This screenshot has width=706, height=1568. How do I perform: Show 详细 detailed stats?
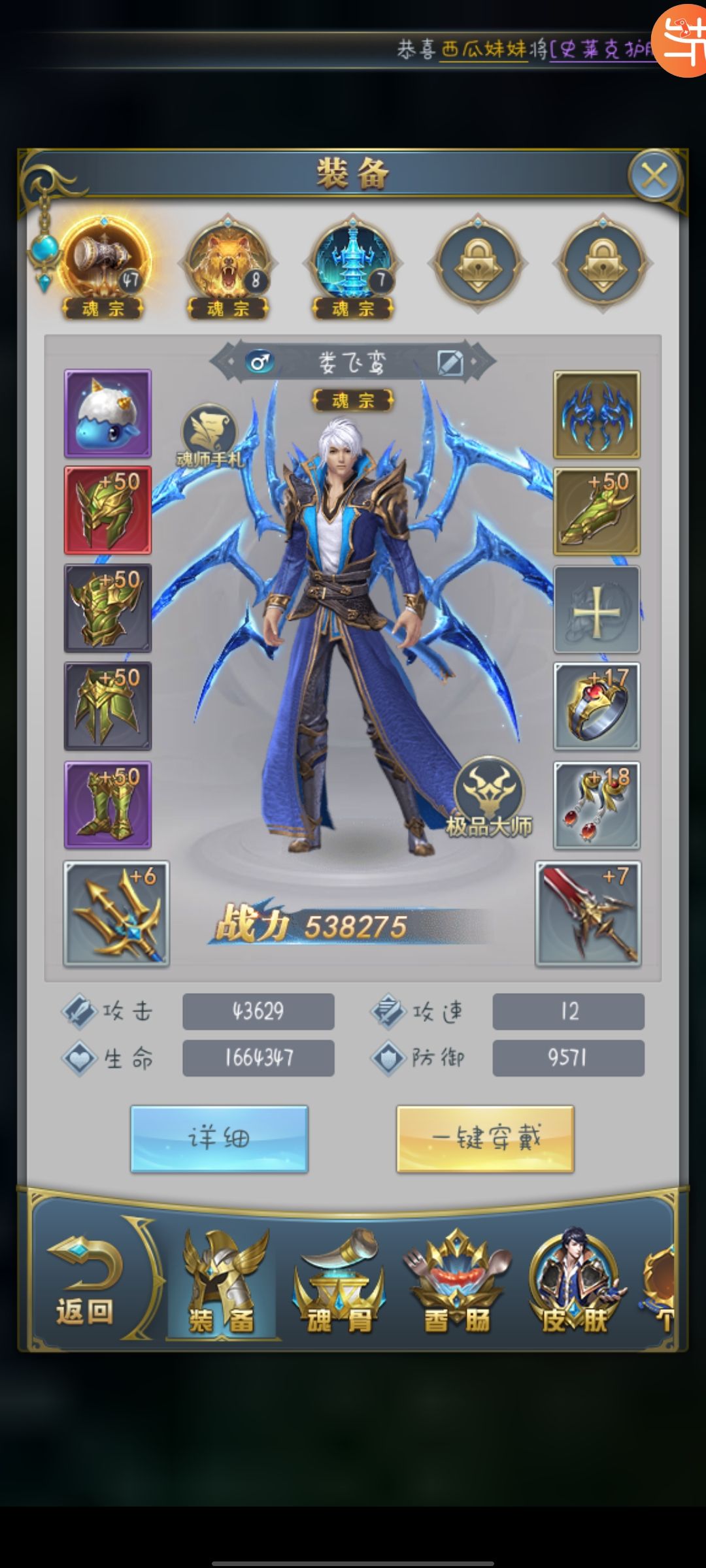(219, 1139)
